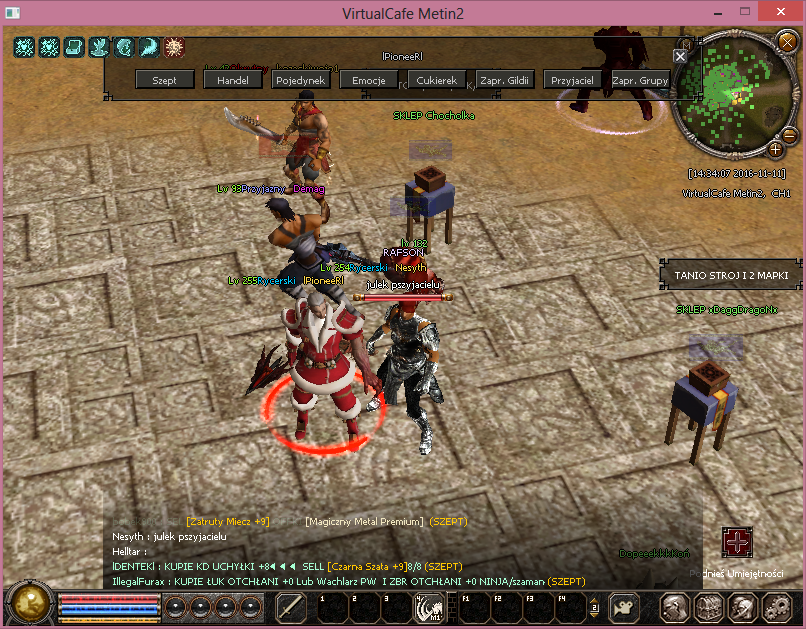
Task: Open trade with the Handel button
Action: point(233,80)
